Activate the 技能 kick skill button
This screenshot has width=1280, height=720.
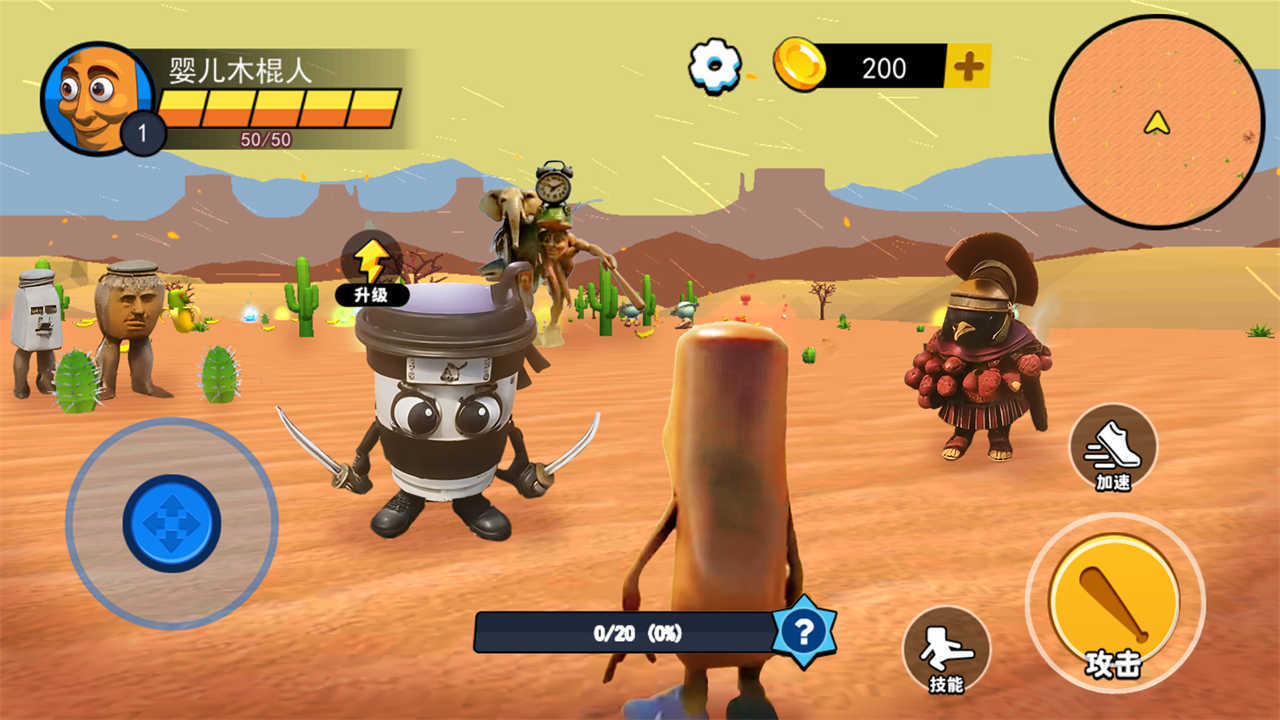pos(946,650)
